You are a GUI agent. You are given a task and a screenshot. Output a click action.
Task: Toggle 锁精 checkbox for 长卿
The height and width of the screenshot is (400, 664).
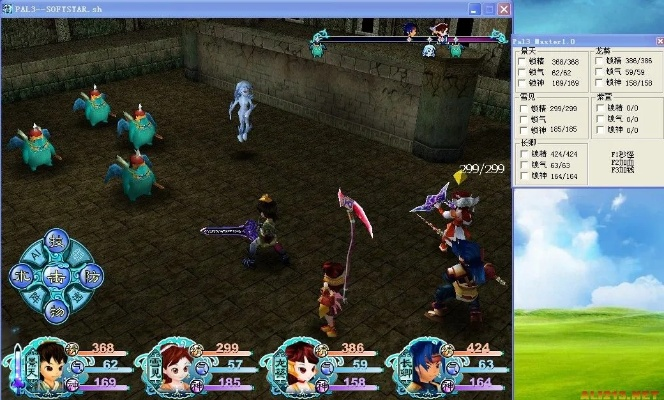[x=522, y=155]
